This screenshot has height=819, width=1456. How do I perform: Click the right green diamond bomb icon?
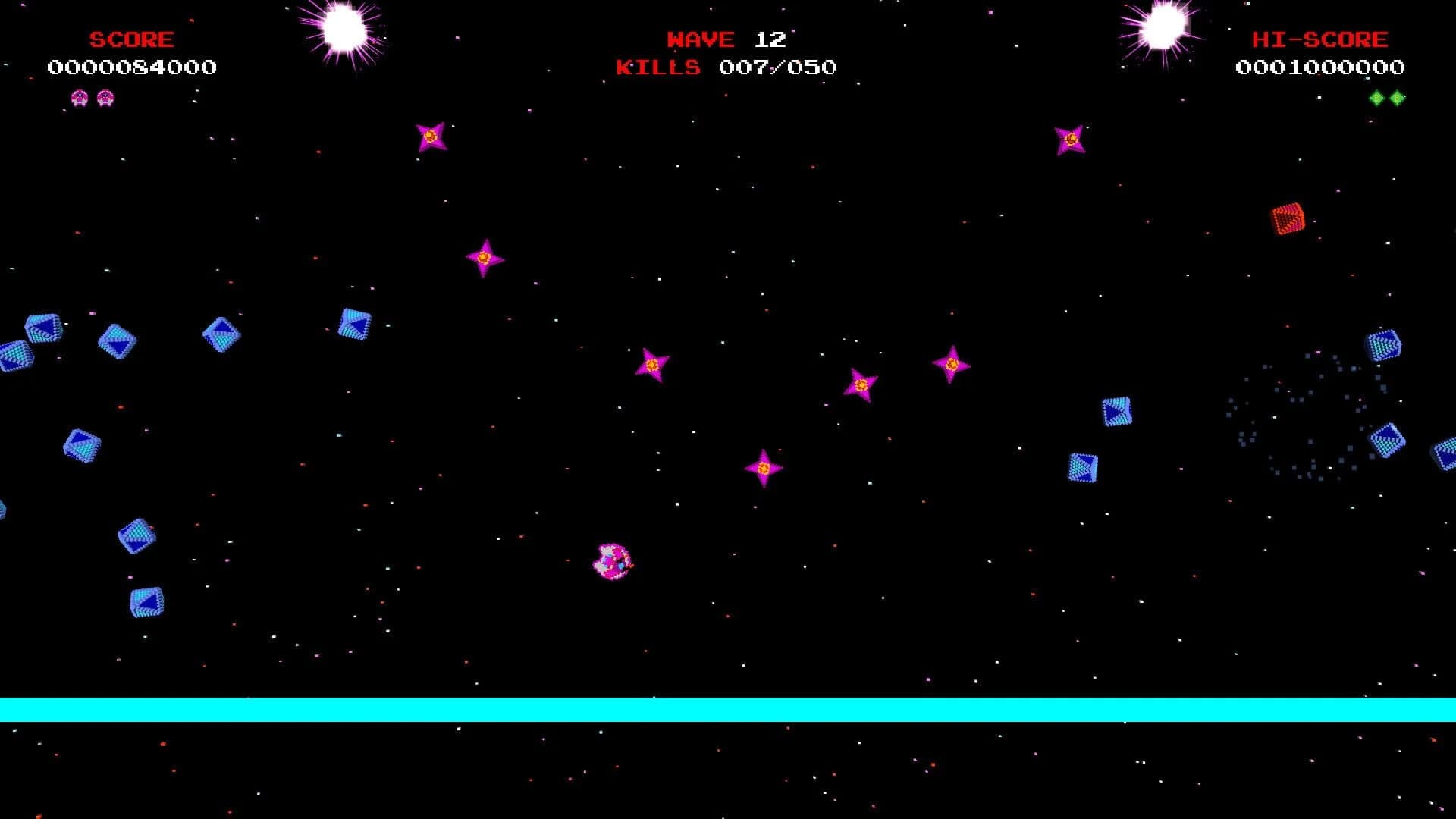[x=1395, y=97]
